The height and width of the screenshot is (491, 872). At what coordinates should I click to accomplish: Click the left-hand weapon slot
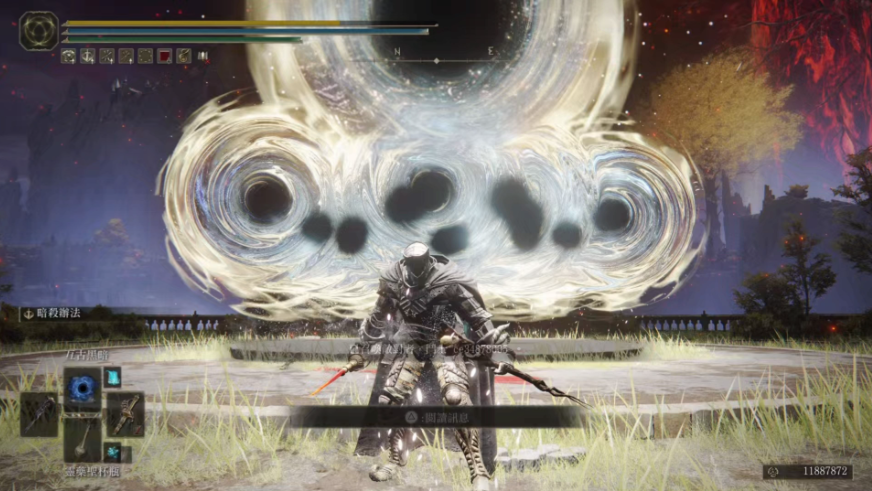[39, 412]
